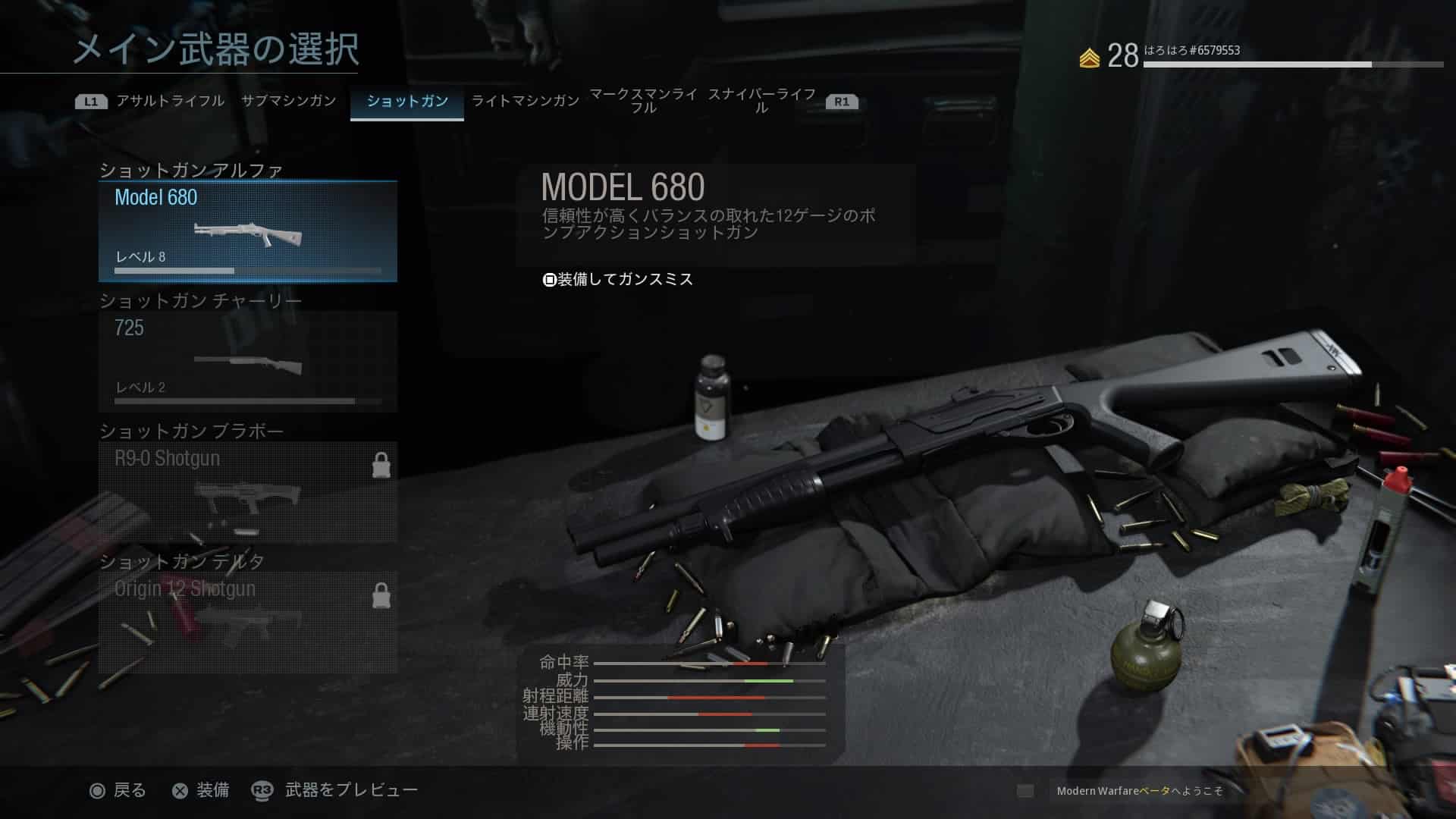Select the Model 680 weapon card
1456x819 pixels.
(x=246, y=231)
